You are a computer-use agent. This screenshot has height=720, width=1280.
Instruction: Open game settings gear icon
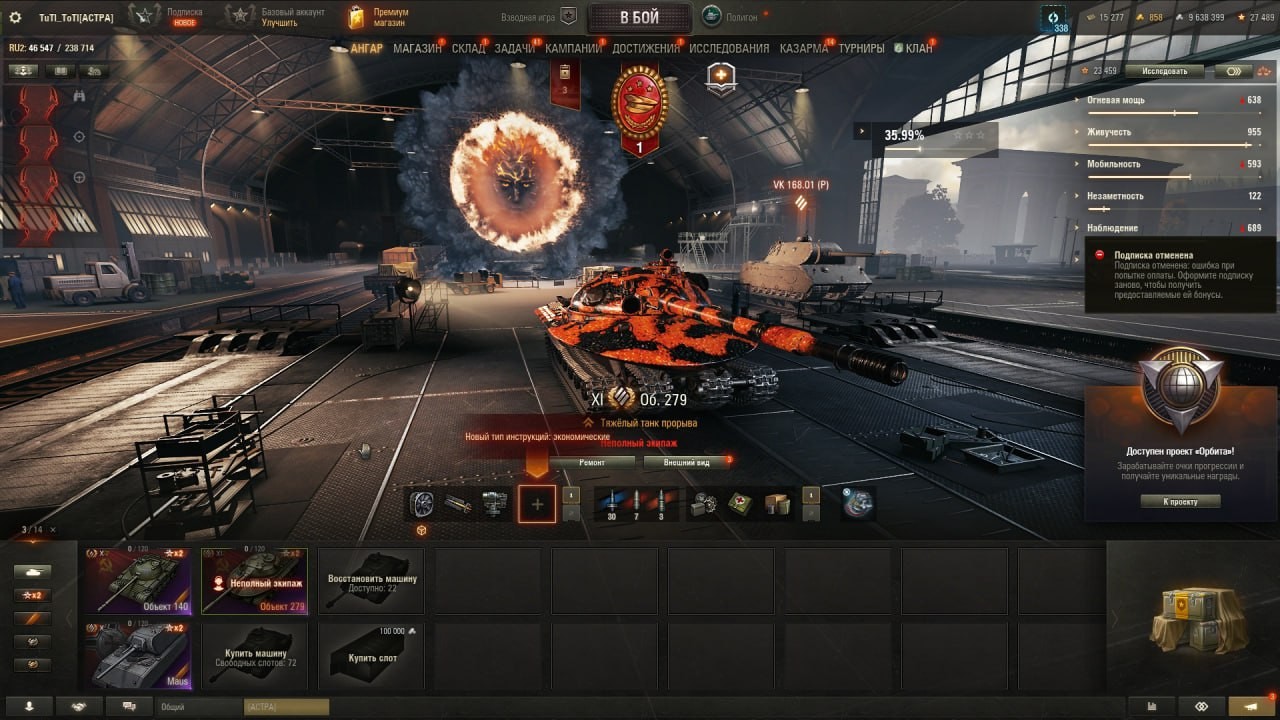[x=15, y=17]
